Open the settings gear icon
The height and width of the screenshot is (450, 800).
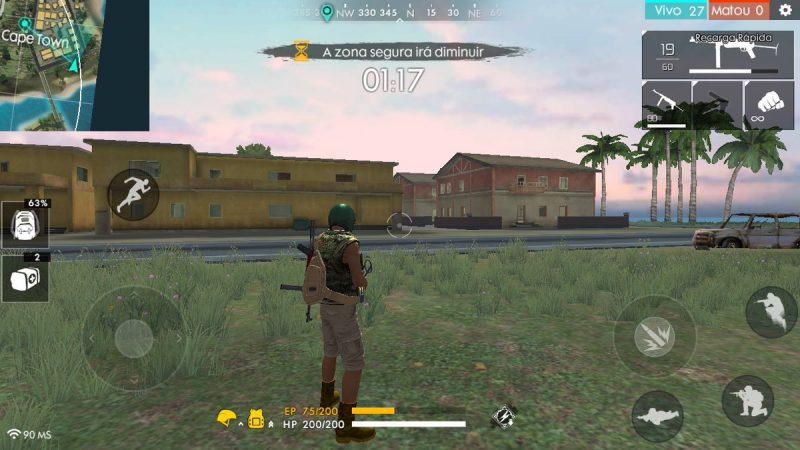click(785, 10)
